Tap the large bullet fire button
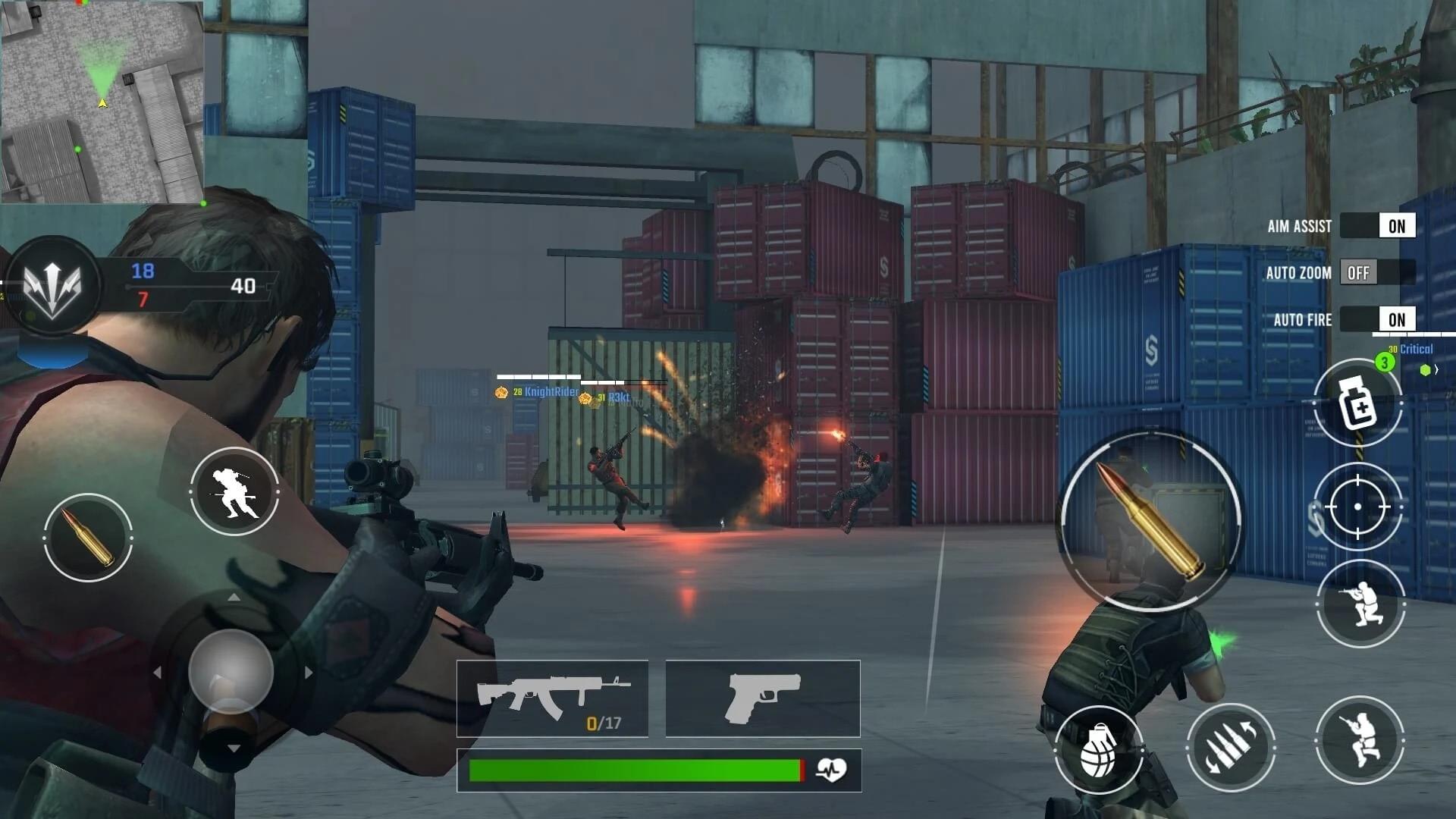1456x819 pixels. click(1150, 520)
